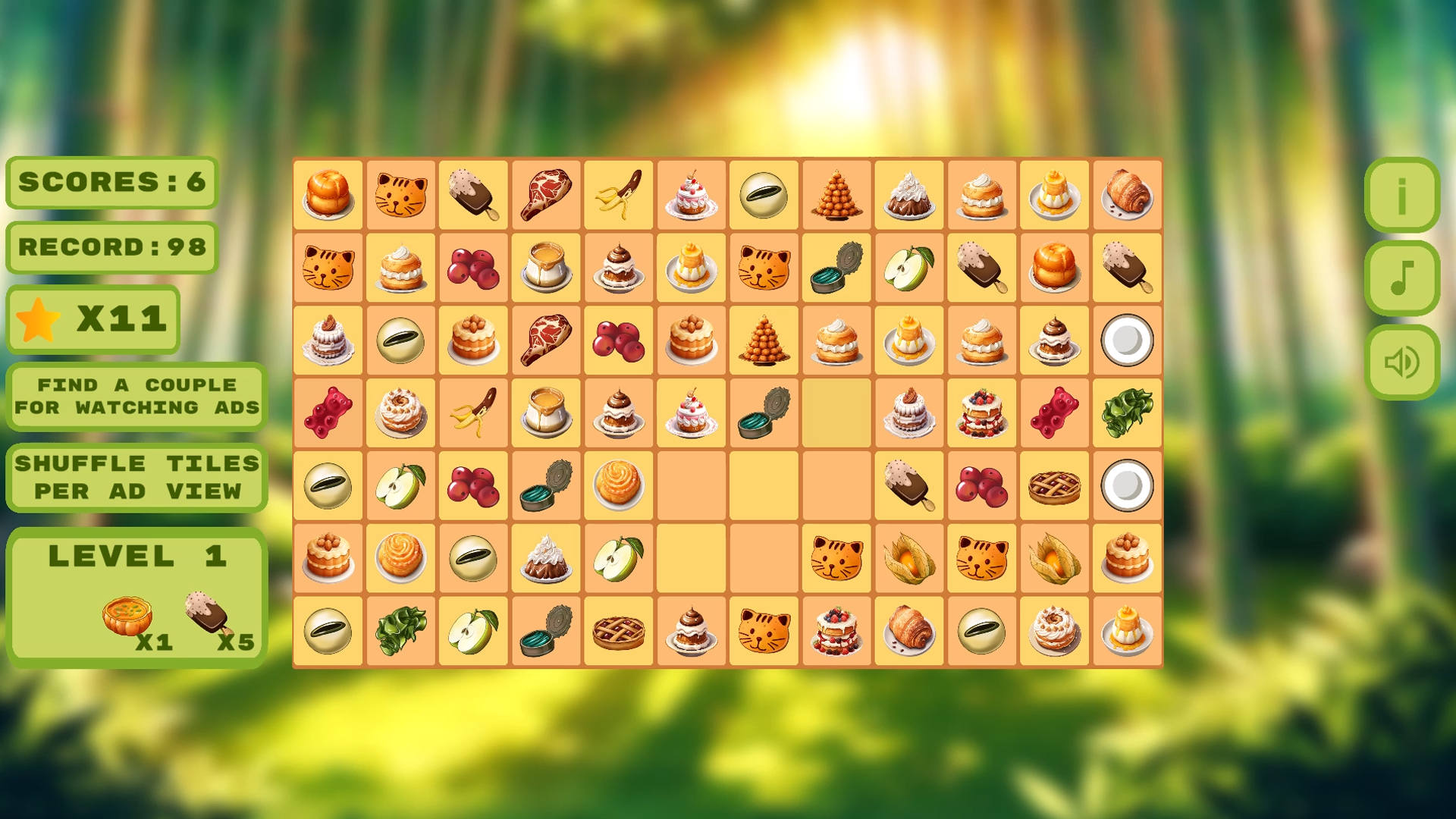Click the peeled banana tile
Screen dimensions: 1456x819
click(617, 195)
